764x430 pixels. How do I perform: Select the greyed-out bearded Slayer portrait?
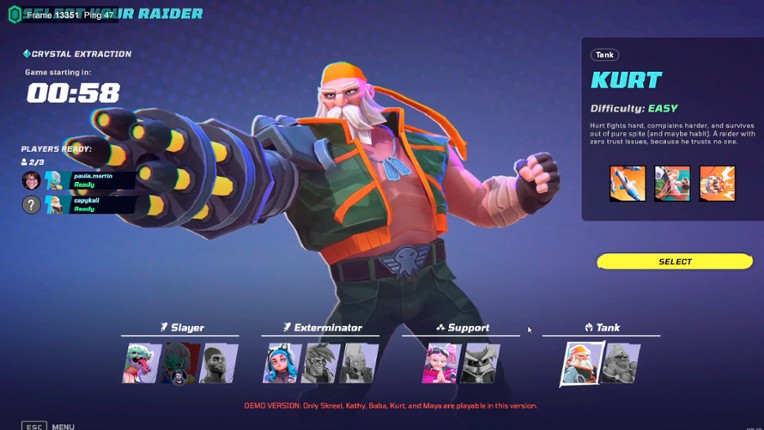(x=217, y=363)
